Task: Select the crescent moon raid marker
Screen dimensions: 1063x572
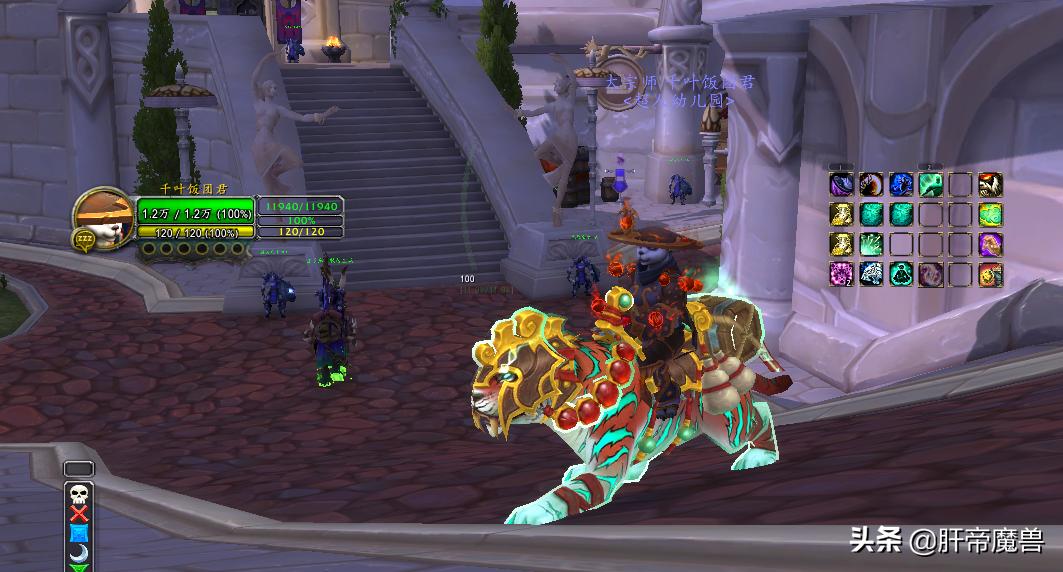Action: (78, 552)
